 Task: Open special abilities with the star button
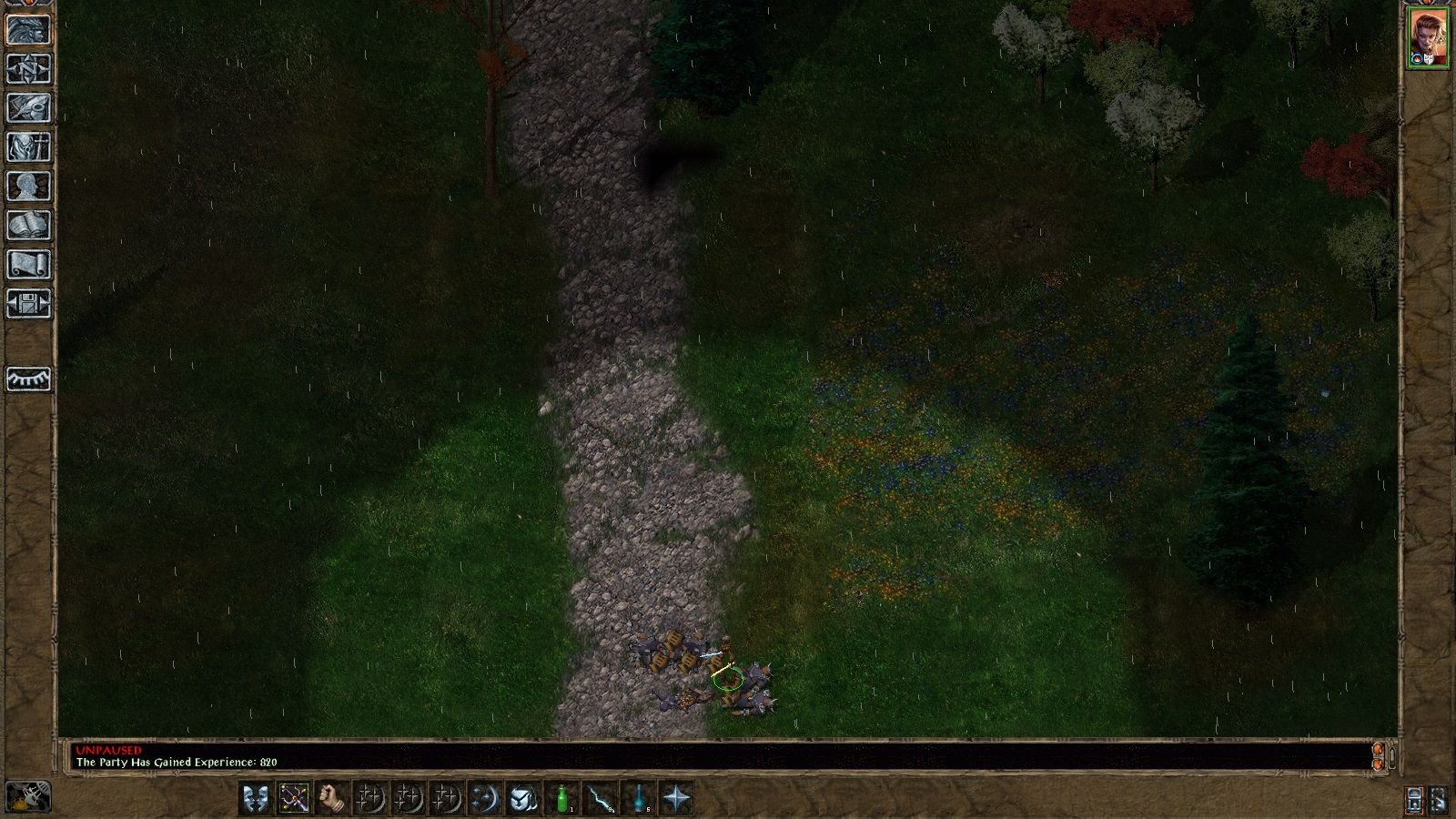coord(677,799)
